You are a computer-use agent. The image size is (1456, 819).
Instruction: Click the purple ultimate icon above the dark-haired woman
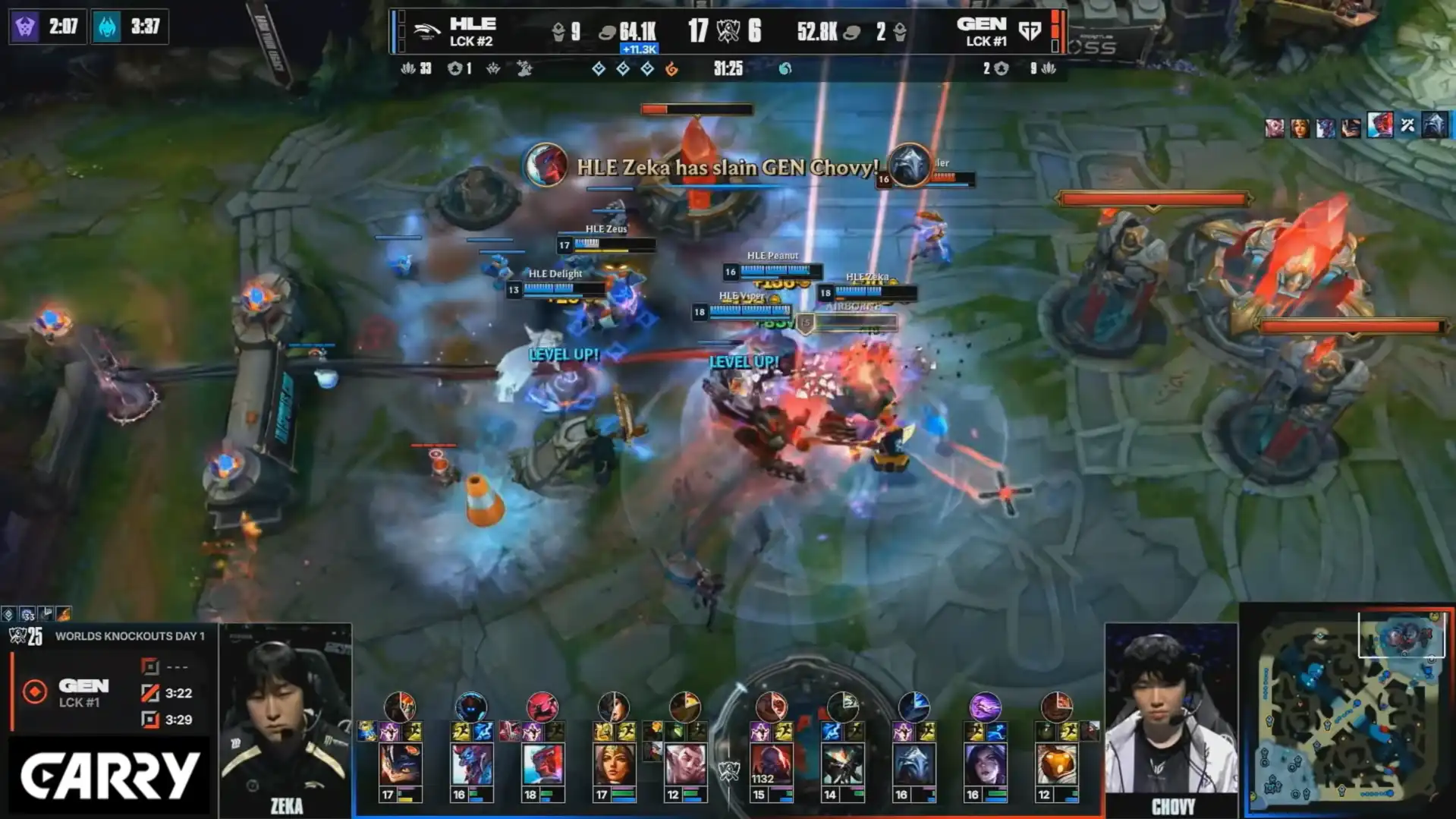click(x=985, y=707)
